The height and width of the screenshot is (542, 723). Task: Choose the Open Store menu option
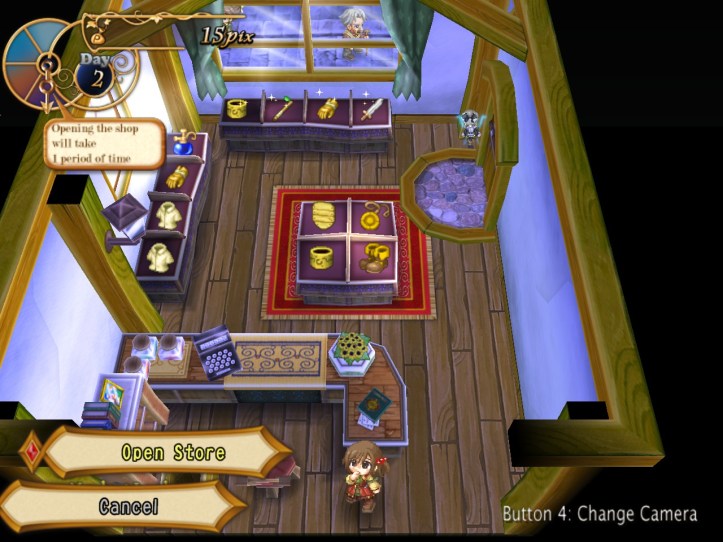coord(172,452)
